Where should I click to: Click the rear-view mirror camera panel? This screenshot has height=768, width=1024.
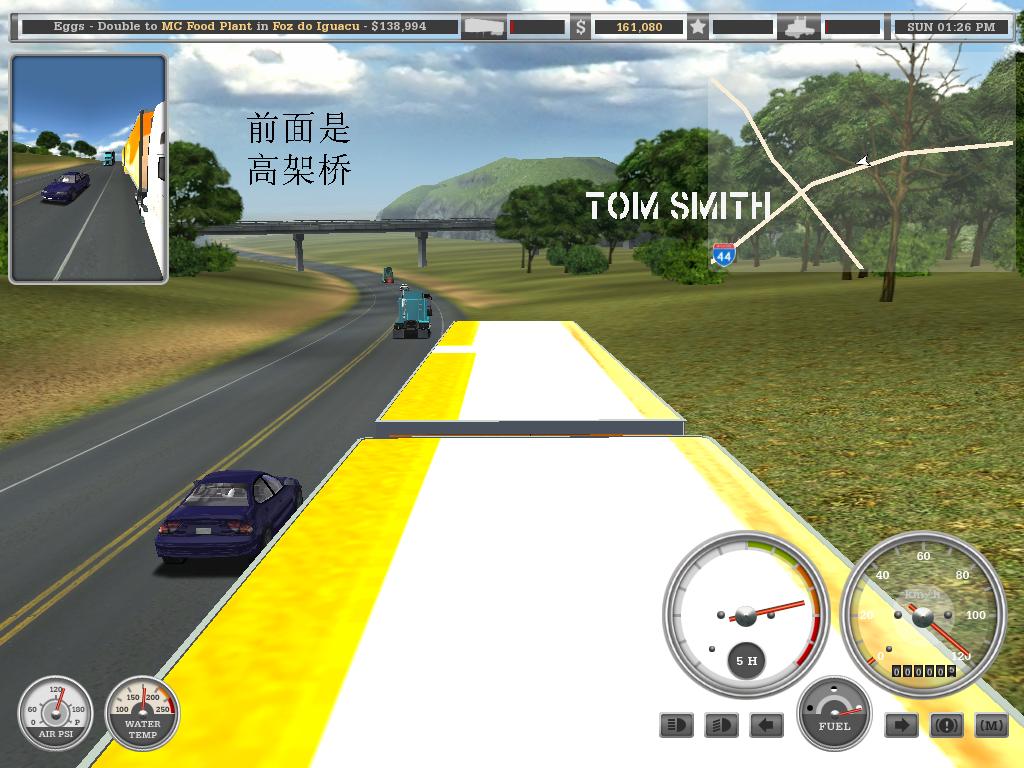coord(88,169)
